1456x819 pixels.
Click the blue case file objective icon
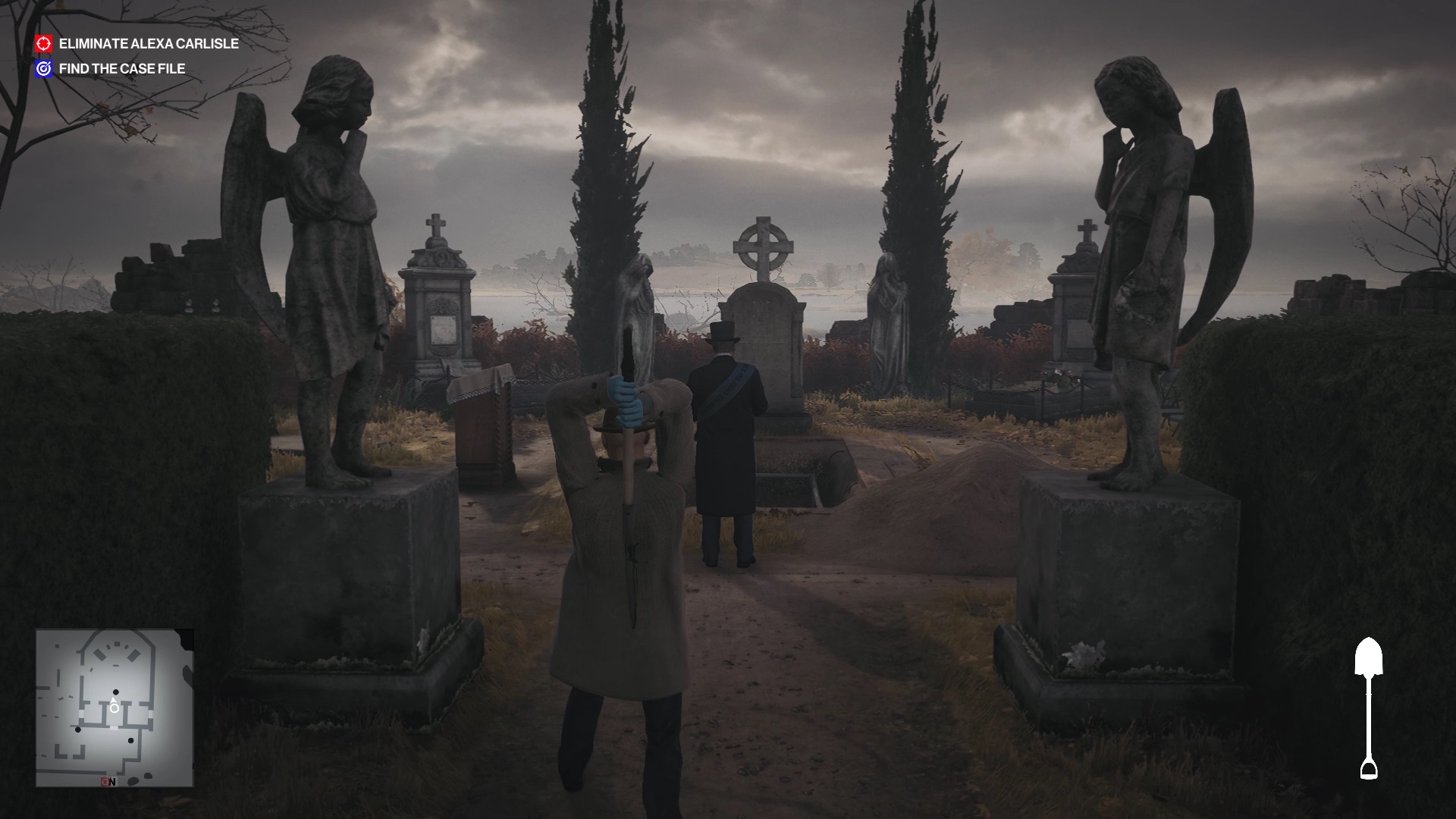point(44,68)
